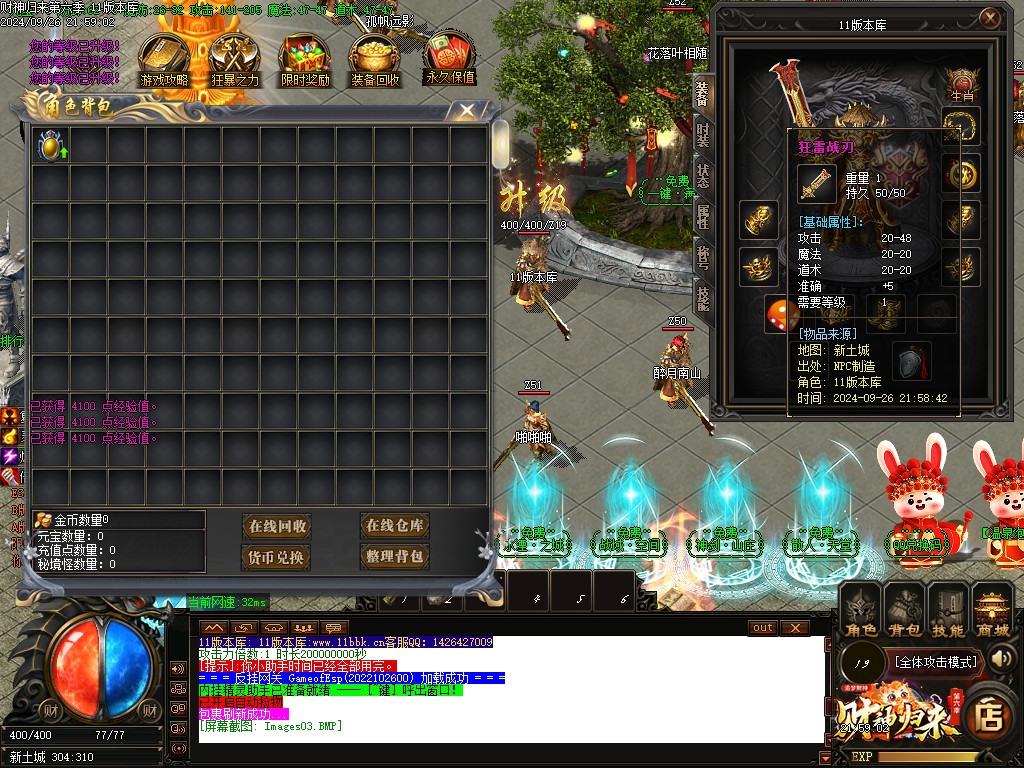Sort the bag with 整理背包
Screen dimensions: 1024x768
coord(395,557)
